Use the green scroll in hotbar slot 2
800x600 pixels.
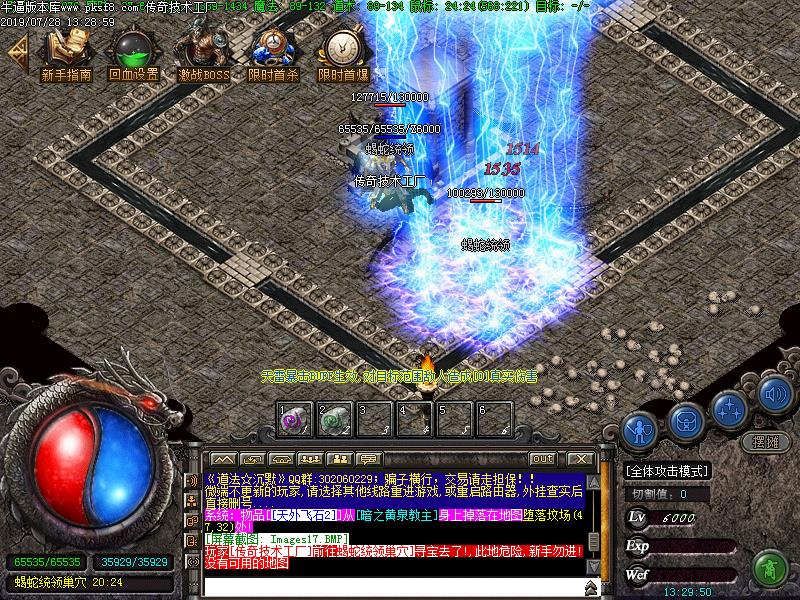click(334, 420)
